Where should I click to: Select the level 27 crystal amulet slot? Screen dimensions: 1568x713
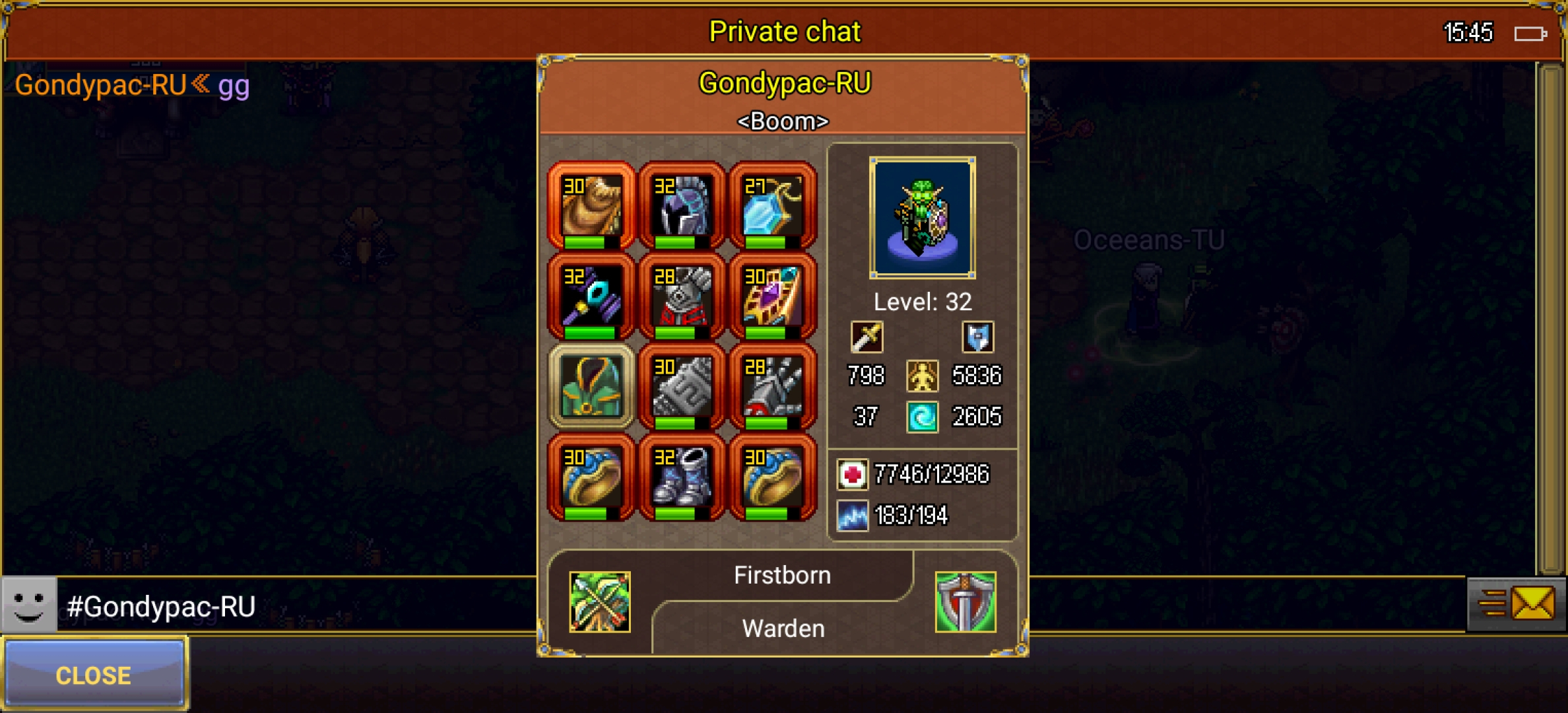point(772,206)
